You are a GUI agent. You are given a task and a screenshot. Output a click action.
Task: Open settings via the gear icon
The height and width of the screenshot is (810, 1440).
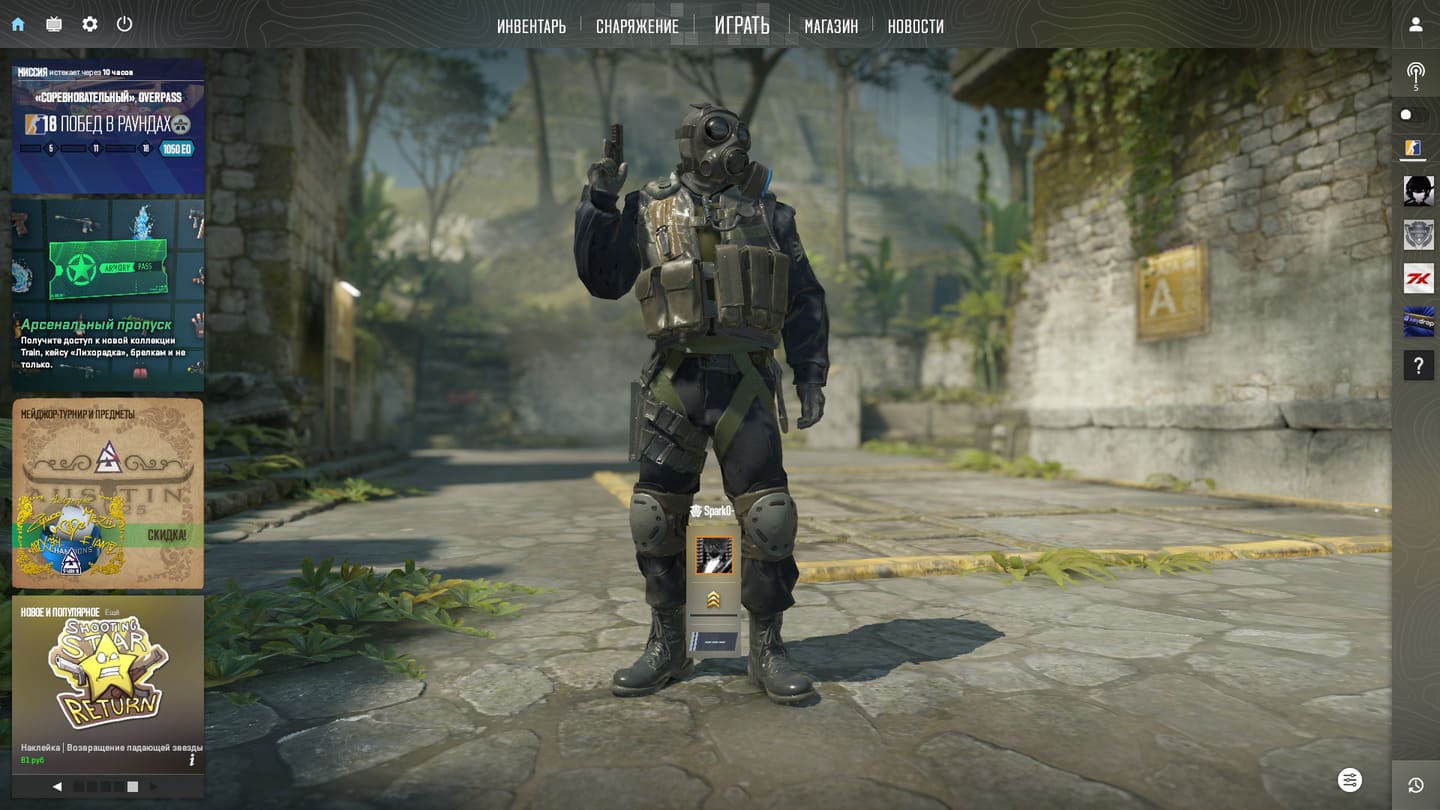tap(90, 24)
